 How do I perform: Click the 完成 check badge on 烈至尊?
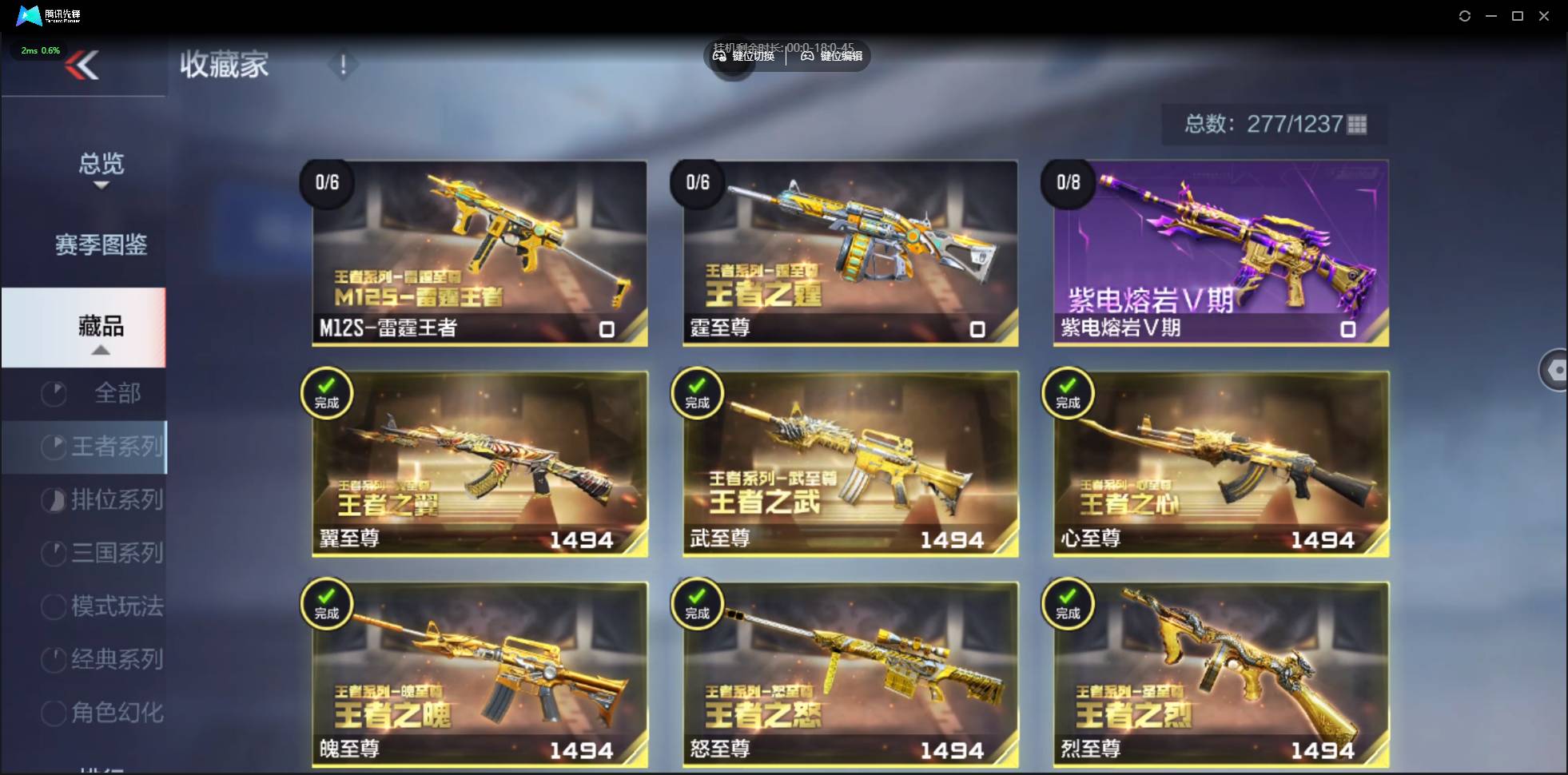1070,603
